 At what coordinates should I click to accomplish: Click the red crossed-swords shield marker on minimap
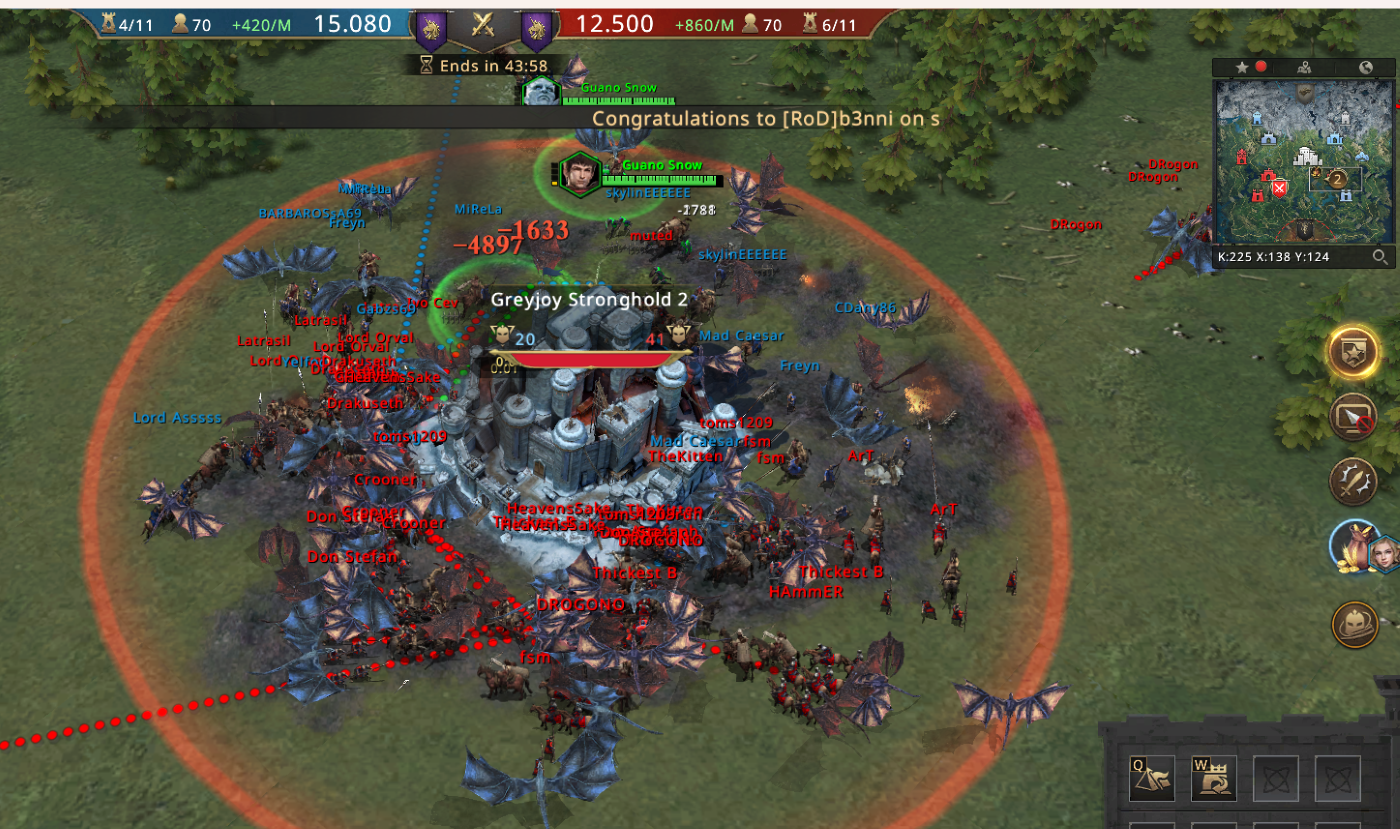1278,188
